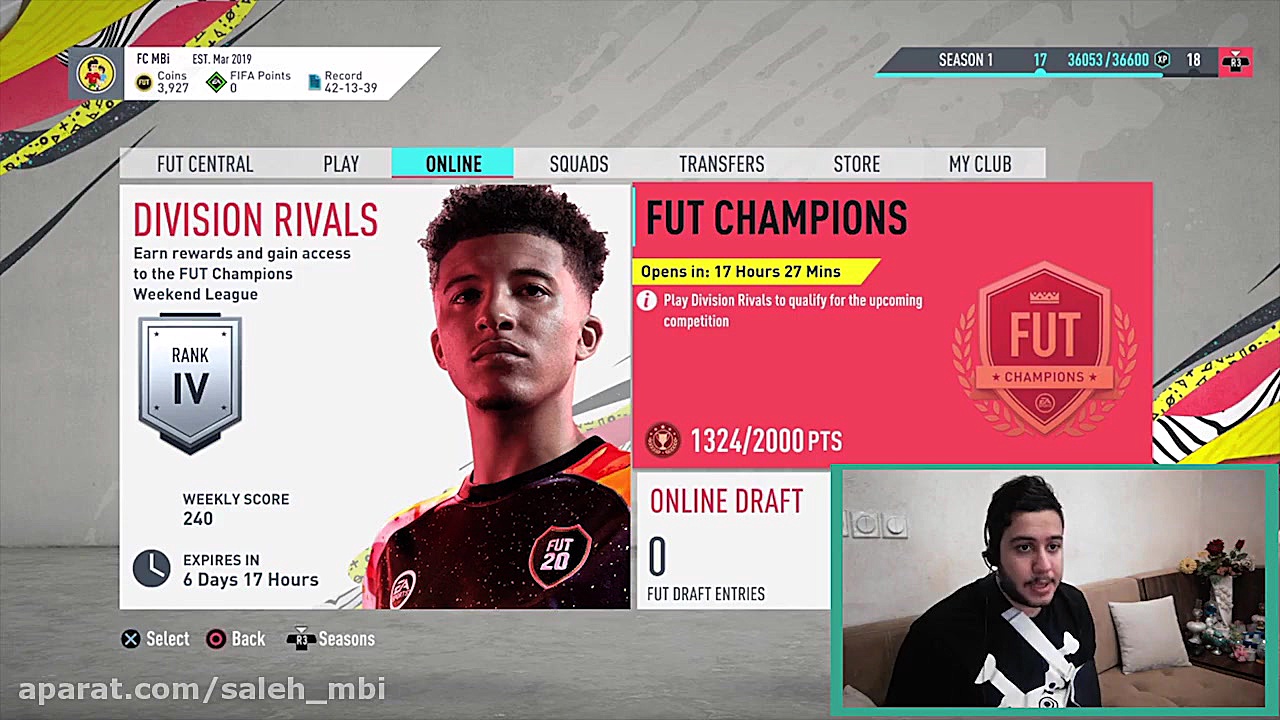Image resolution: width=1280 pixels, height=720 pixels.
Task: Select the Online tab
Action: pos(453,164)
